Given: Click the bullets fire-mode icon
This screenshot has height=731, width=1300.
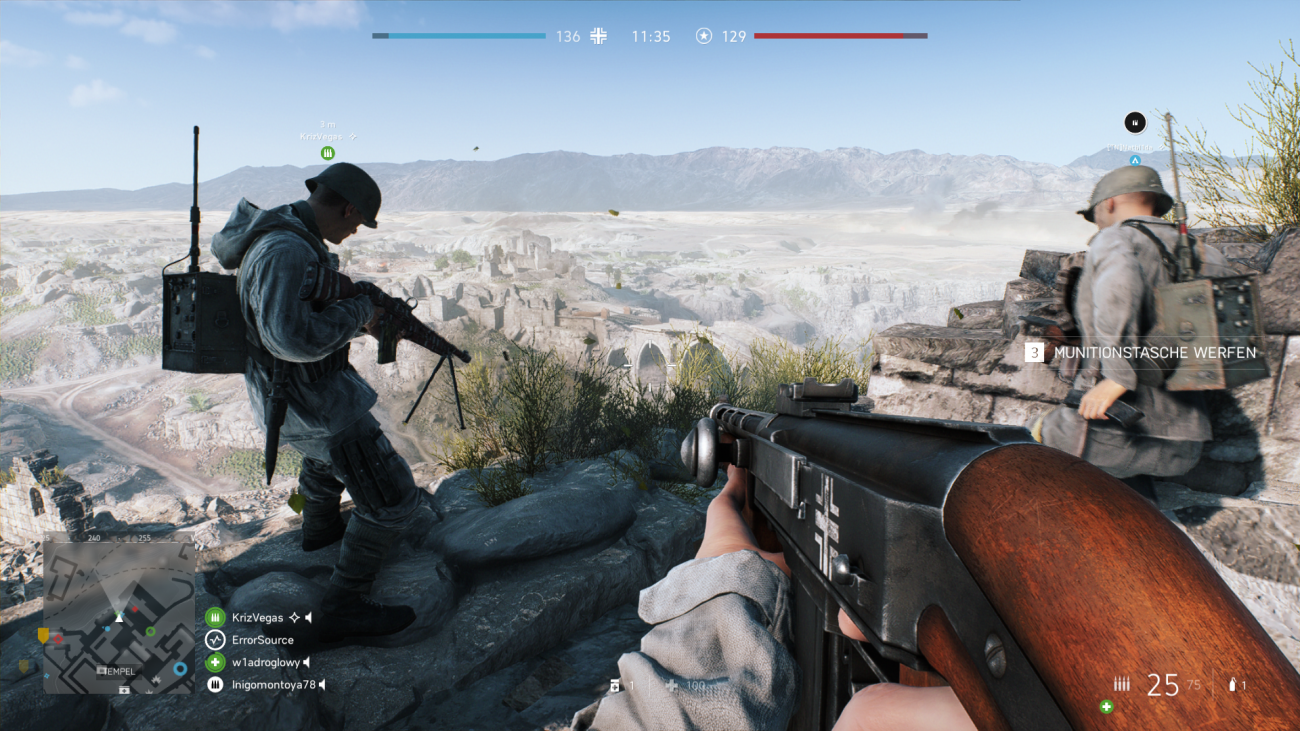Looking at the screenshot, I should point(1122,685).
